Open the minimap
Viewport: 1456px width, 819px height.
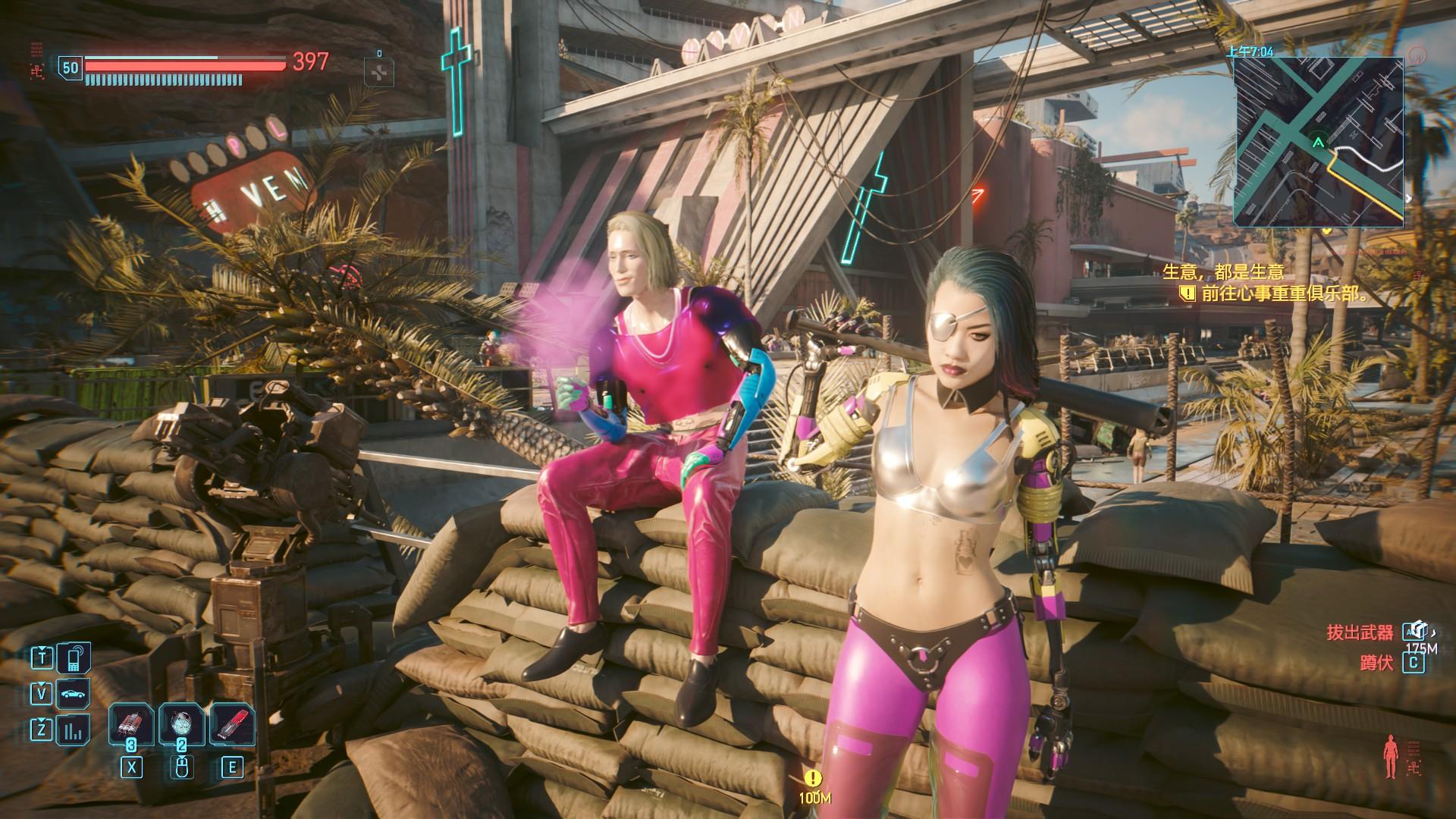point(1318,142)
